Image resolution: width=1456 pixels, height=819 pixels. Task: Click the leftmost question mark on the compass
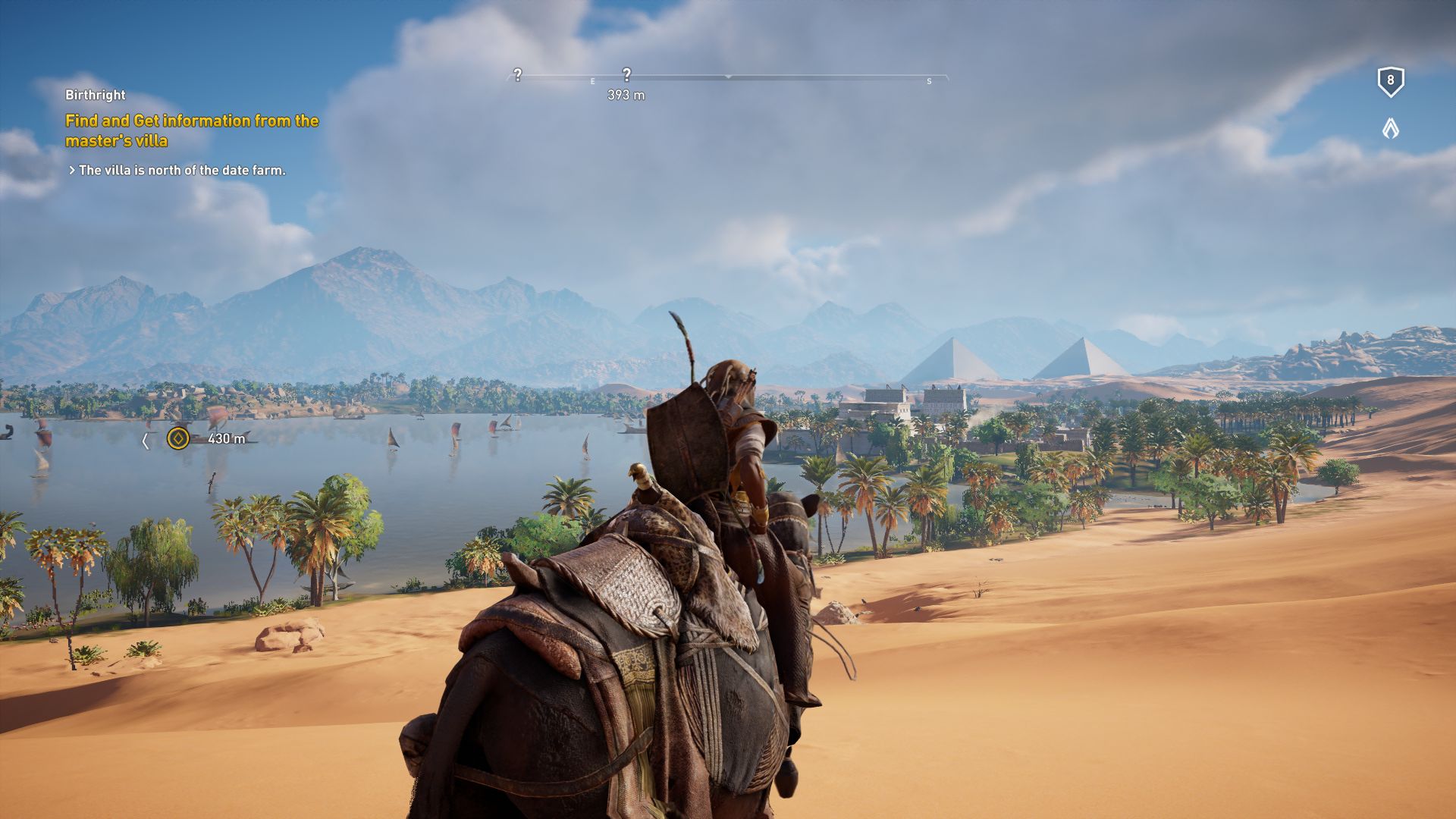click(x=518, y=75)
